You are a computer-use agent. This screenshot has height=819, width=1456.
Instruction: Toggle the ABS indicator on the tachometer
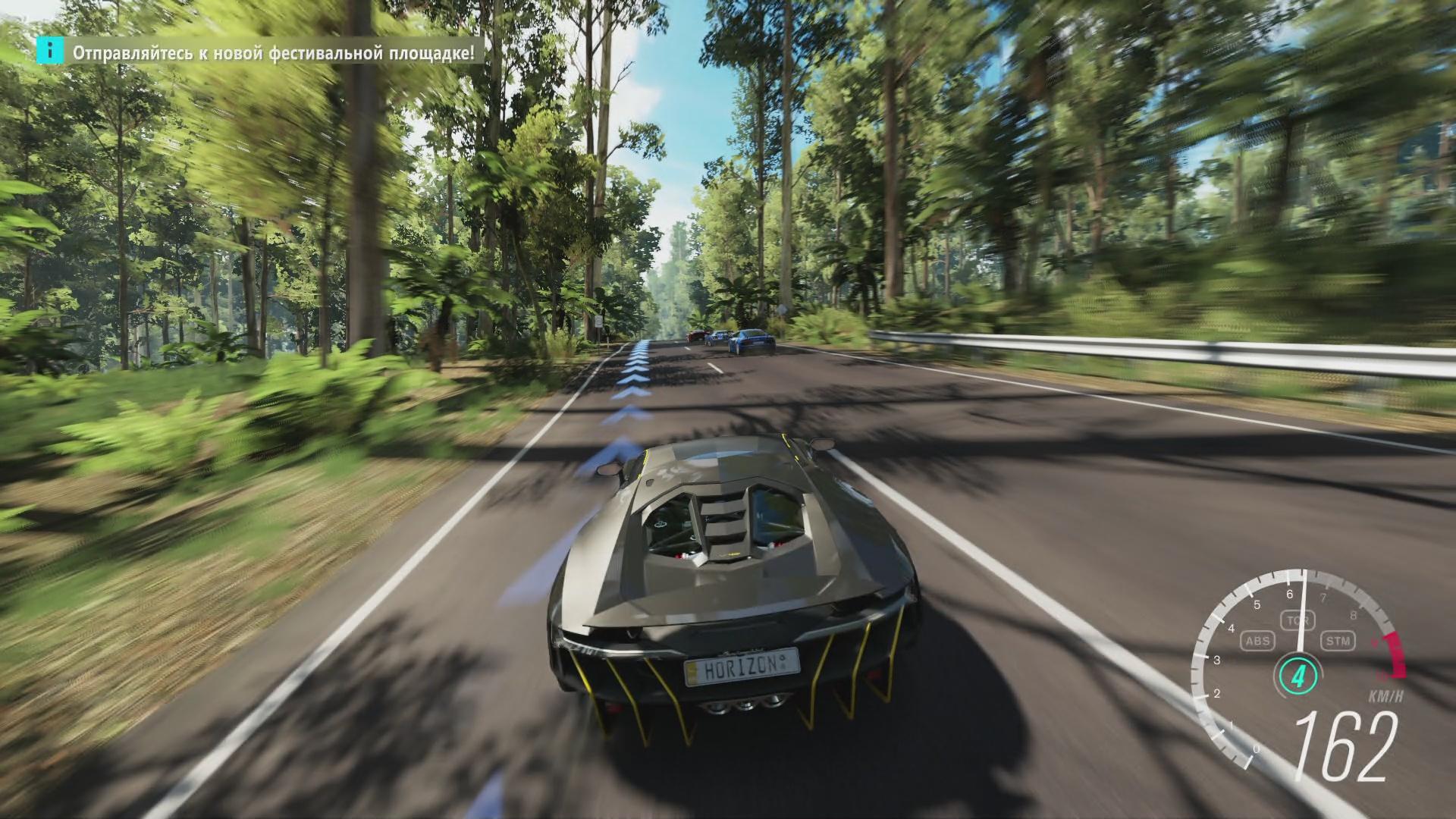point(1257,642)
